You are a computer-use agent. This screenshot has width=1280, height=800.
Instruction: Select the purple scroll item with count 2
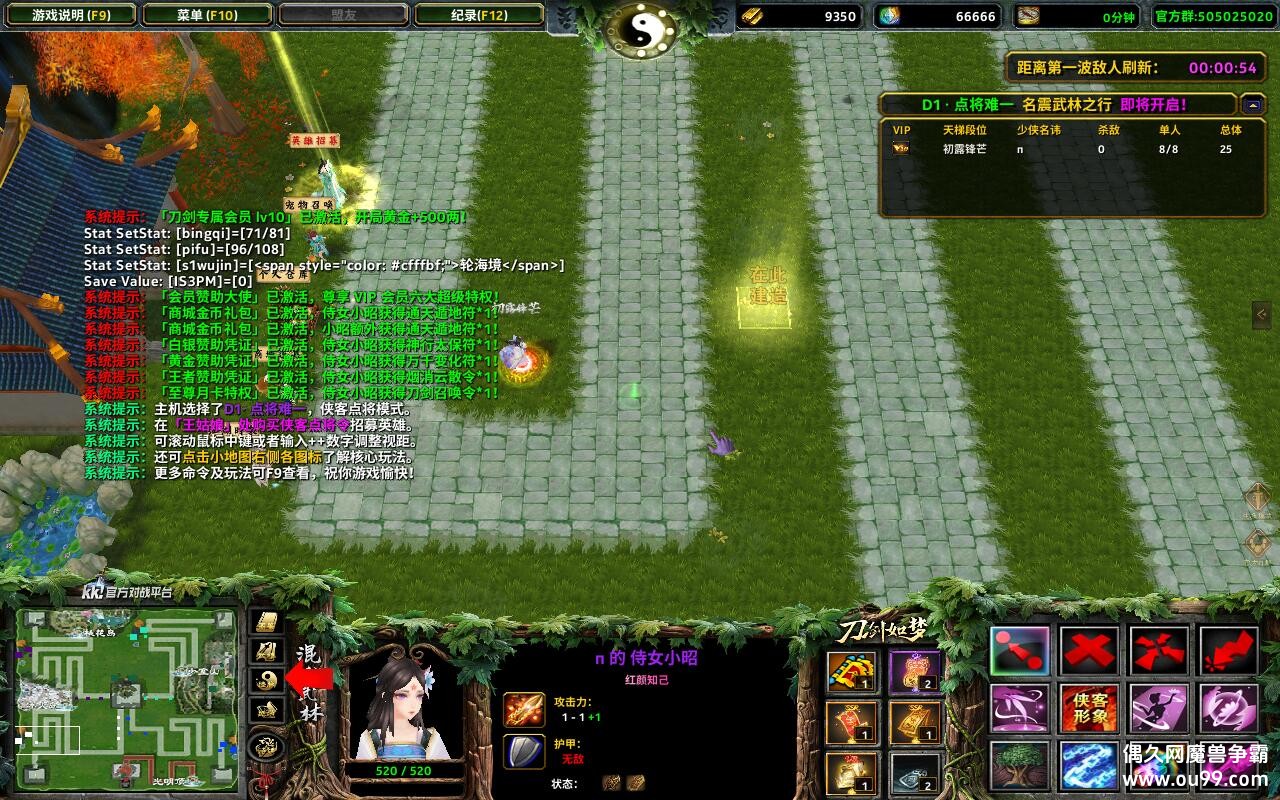click(914, 672)
